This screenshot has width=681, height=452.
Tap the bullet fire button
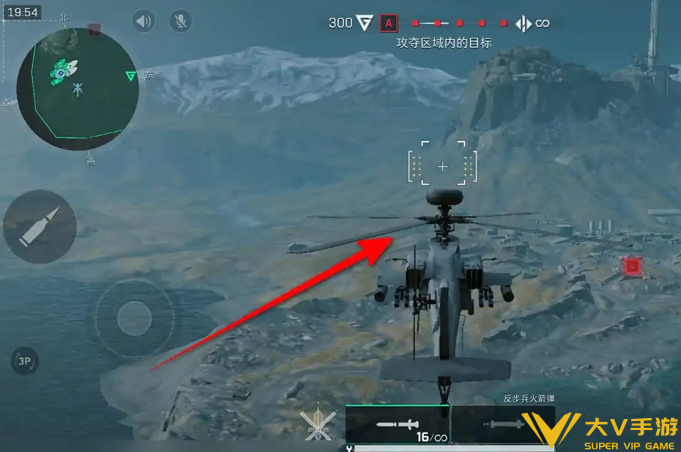pyautogui.click(x=39, y=227)
